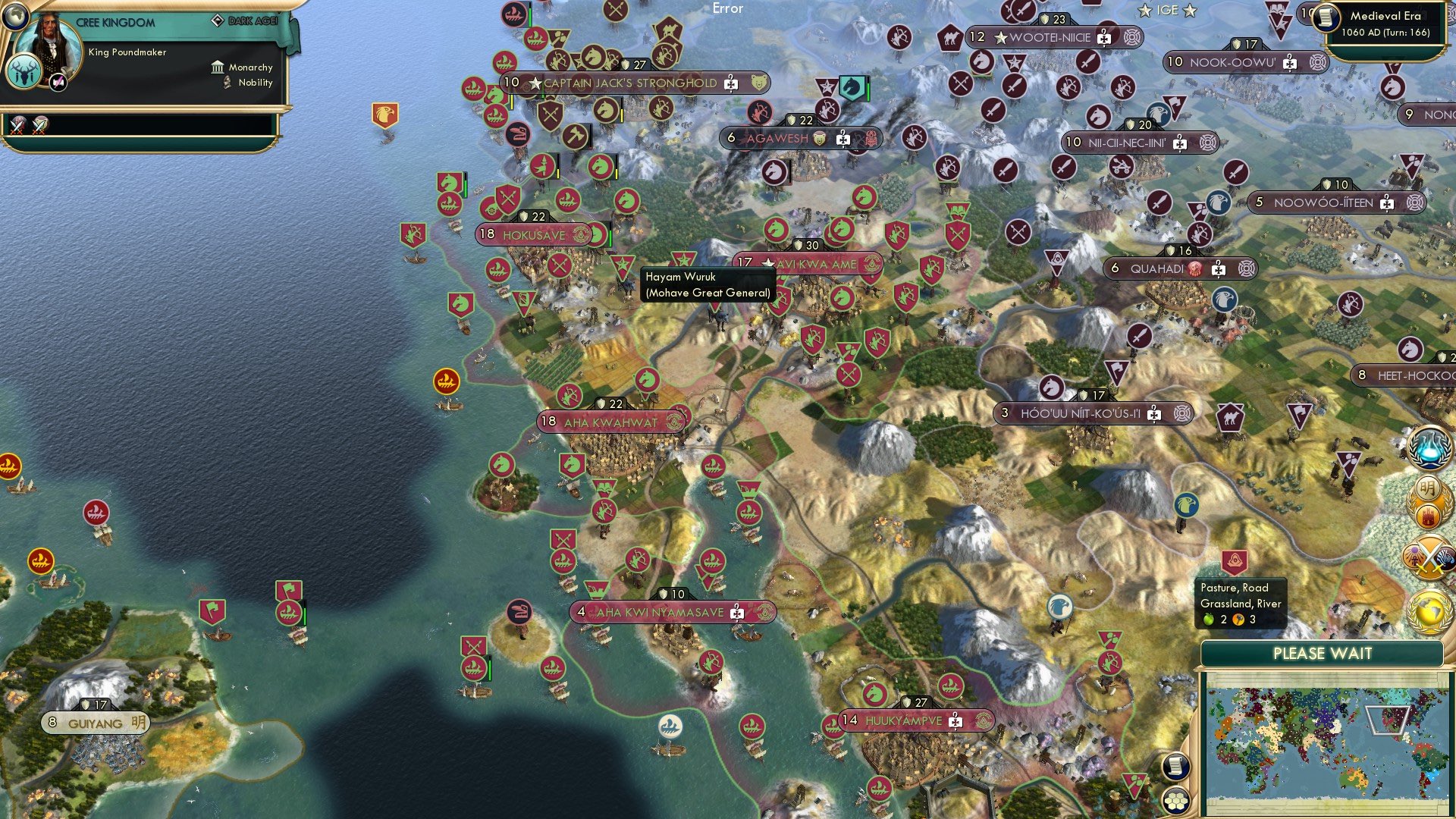This screenshot has width=1456, height=819.
Task: Toggle the purple quill icon under Poundmaker's portrait
Action: click(x=58, y=82)
